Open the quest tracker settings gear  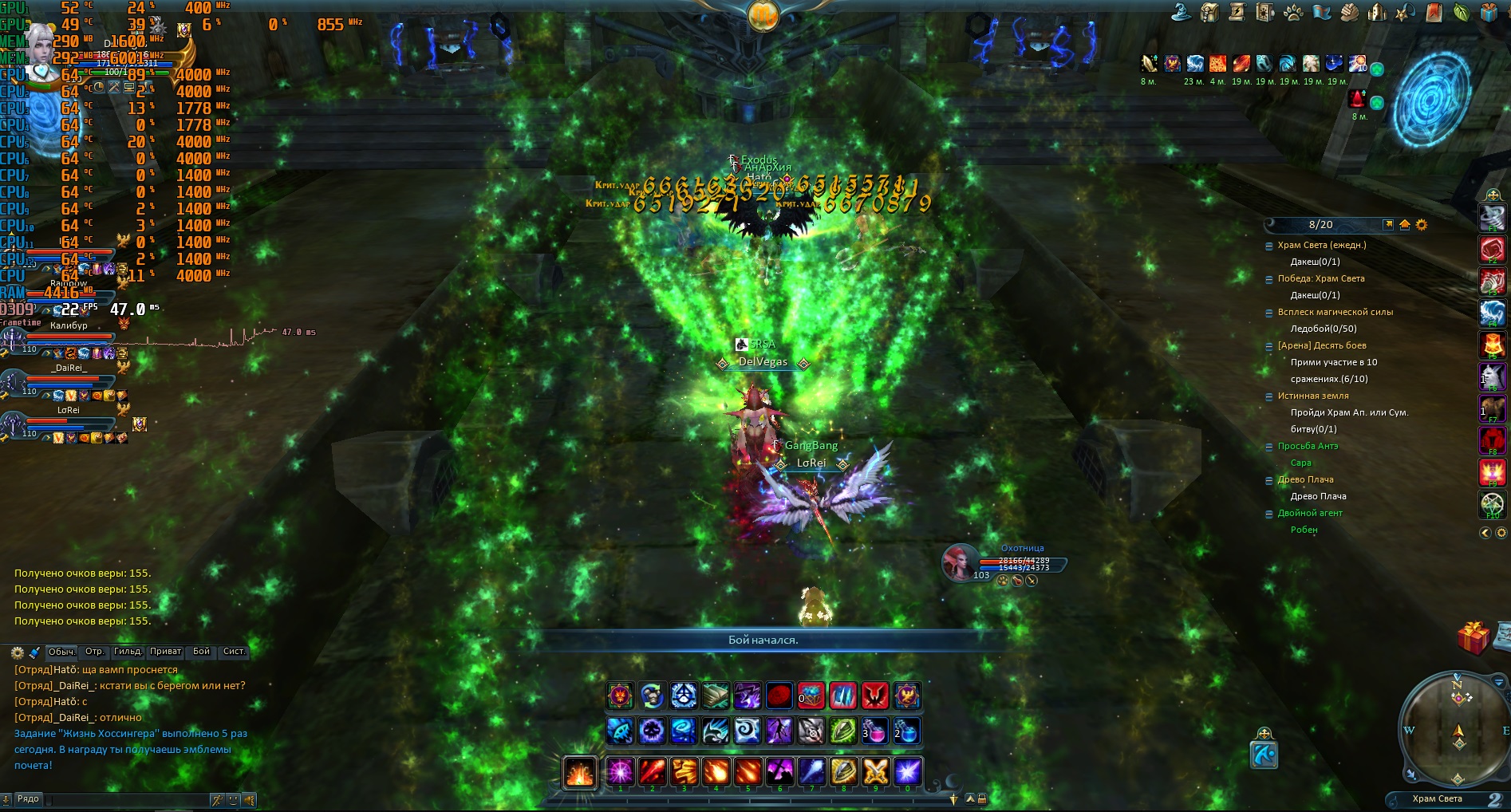tap(1421, 225)
